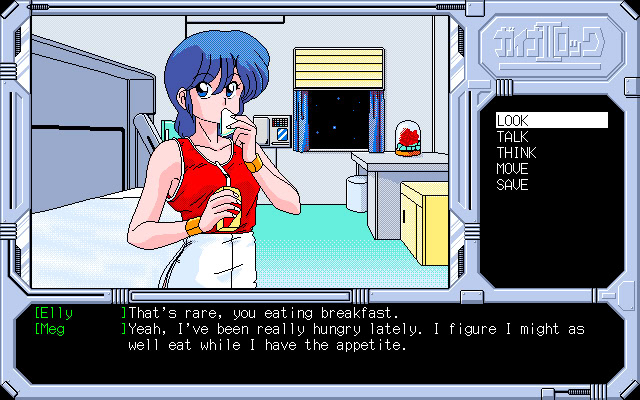This screenshot has height=400, width=640.
Task: Pick the THINK command
Action: point(516,153)
